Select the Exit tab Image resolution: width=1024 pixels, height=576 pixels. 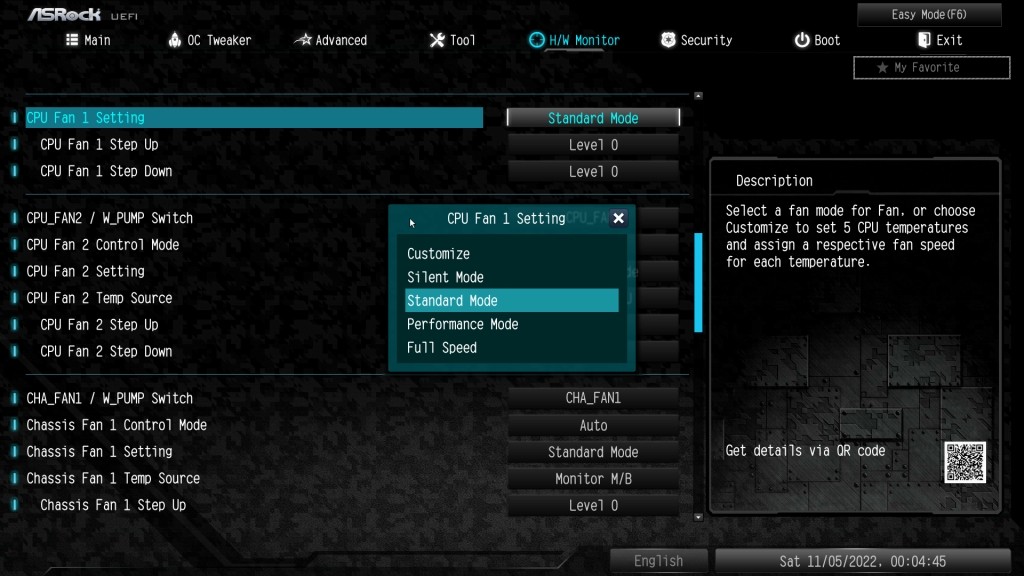click(x=939, y=40)
